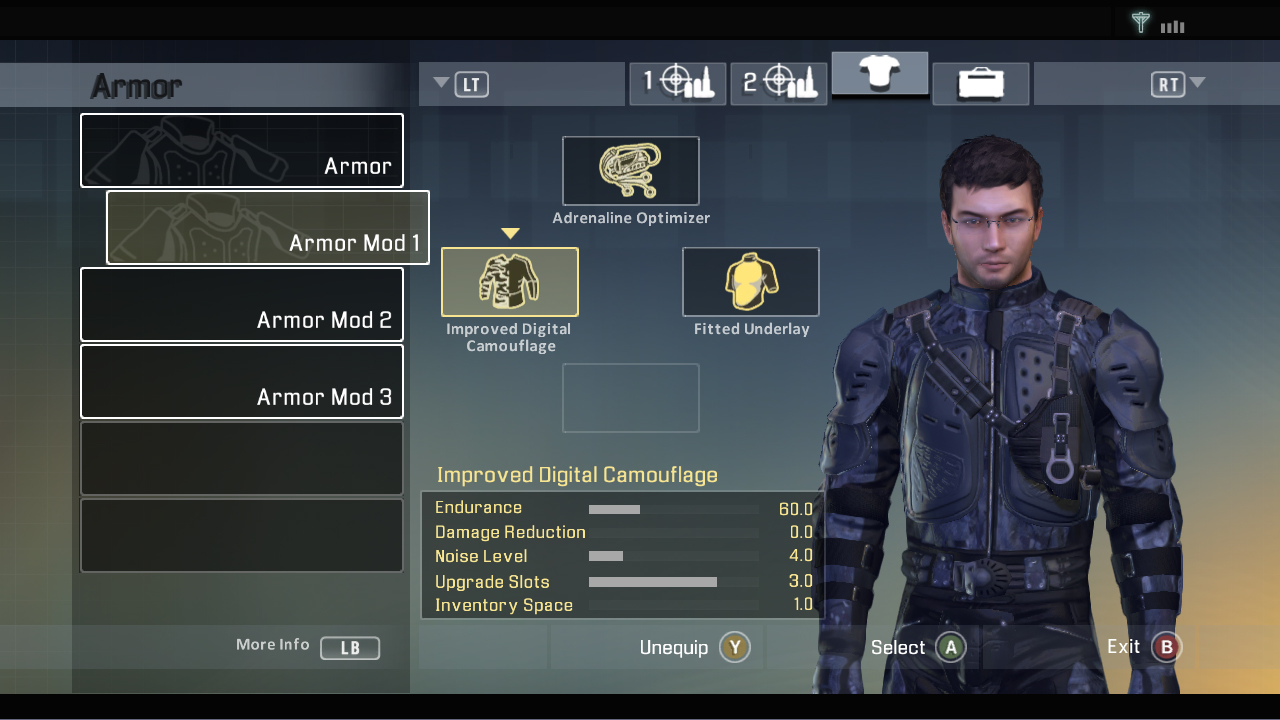This screenshot has height=720, width=1280.
Task: Choose the Fitted Underlay armor mod
Action: (750, 281)
